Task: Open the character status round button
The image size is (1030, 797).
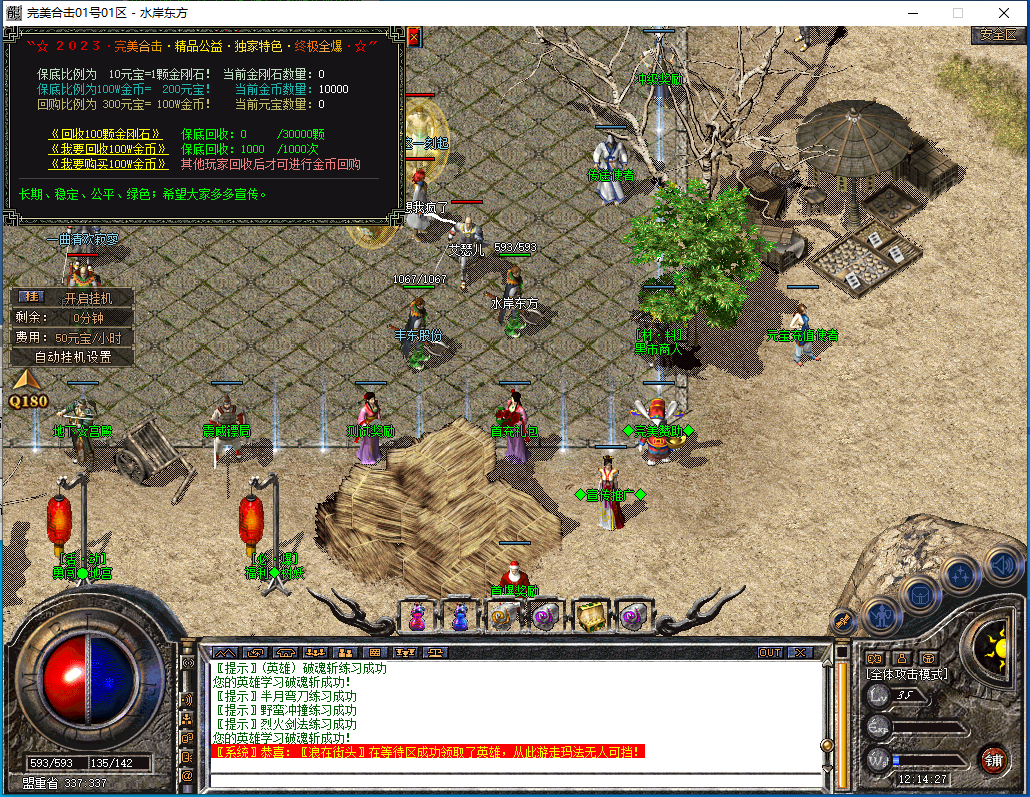Action: (x=883, y=614)
